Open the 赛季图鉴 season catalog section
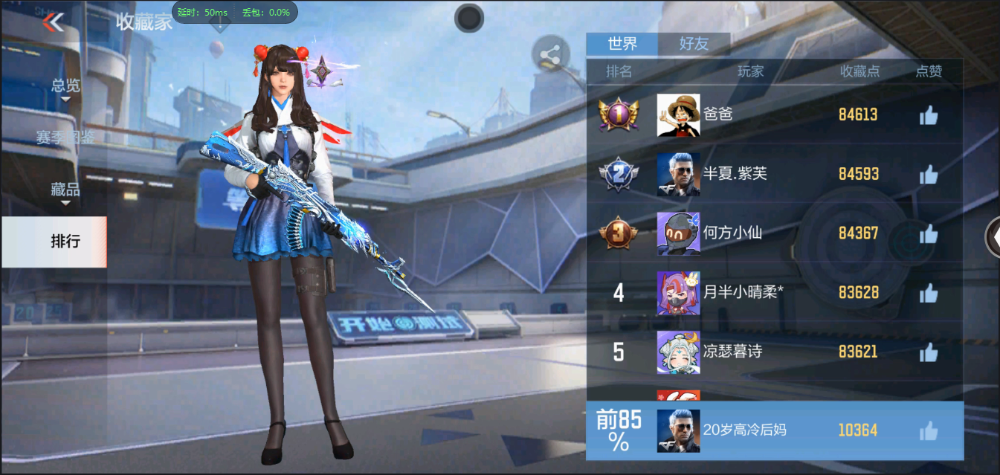1000x475 pixels. [x=66, y=137]
